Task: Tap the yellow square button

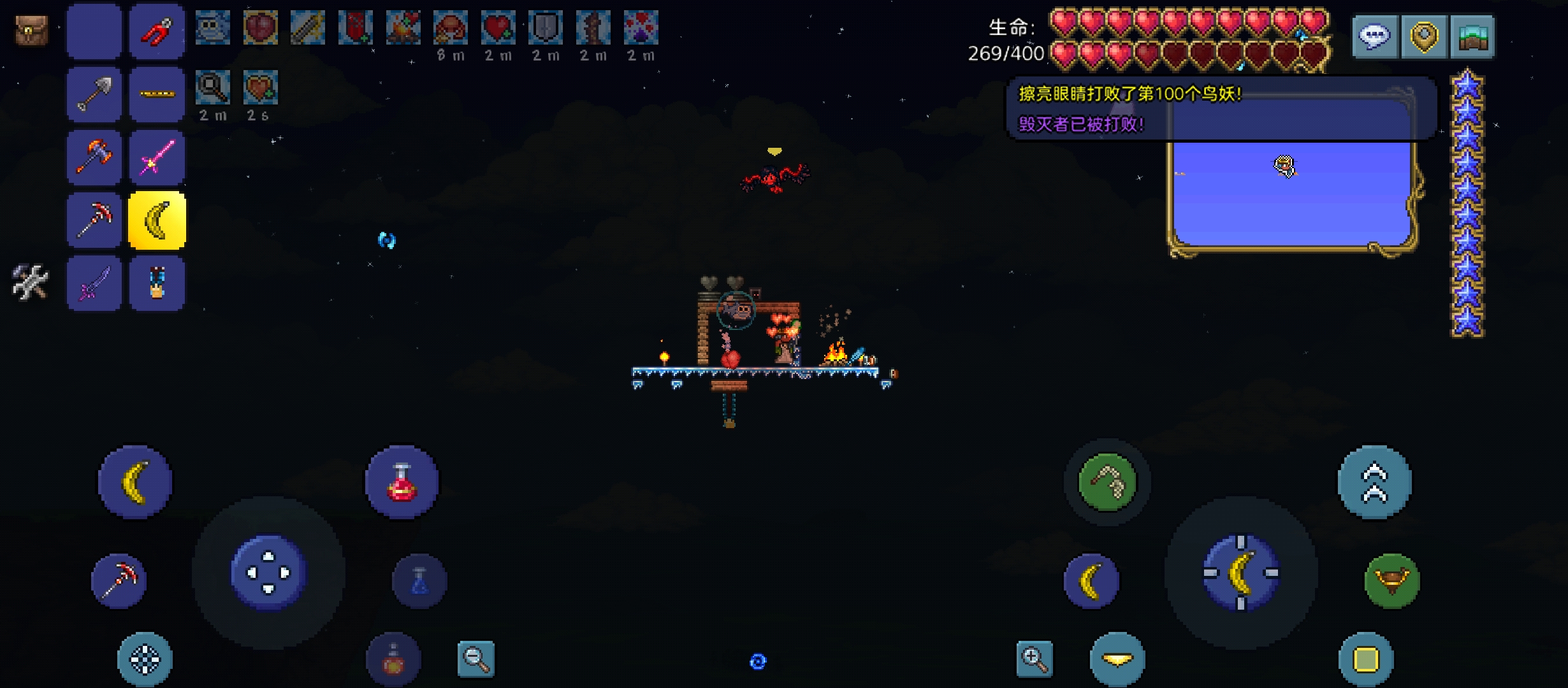Action: (1365, 659)
